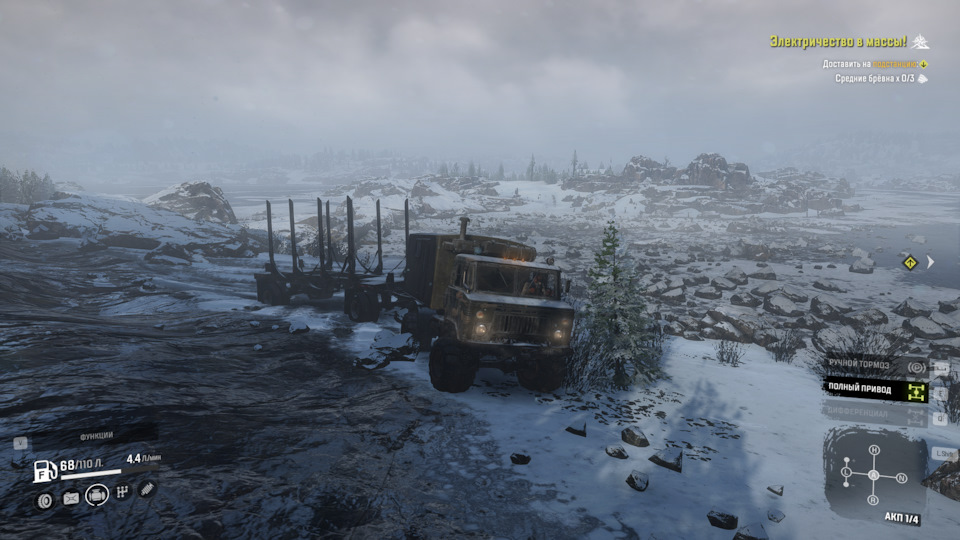Toggle Полный привод all-wheel drive

click(x=874, y=390)
